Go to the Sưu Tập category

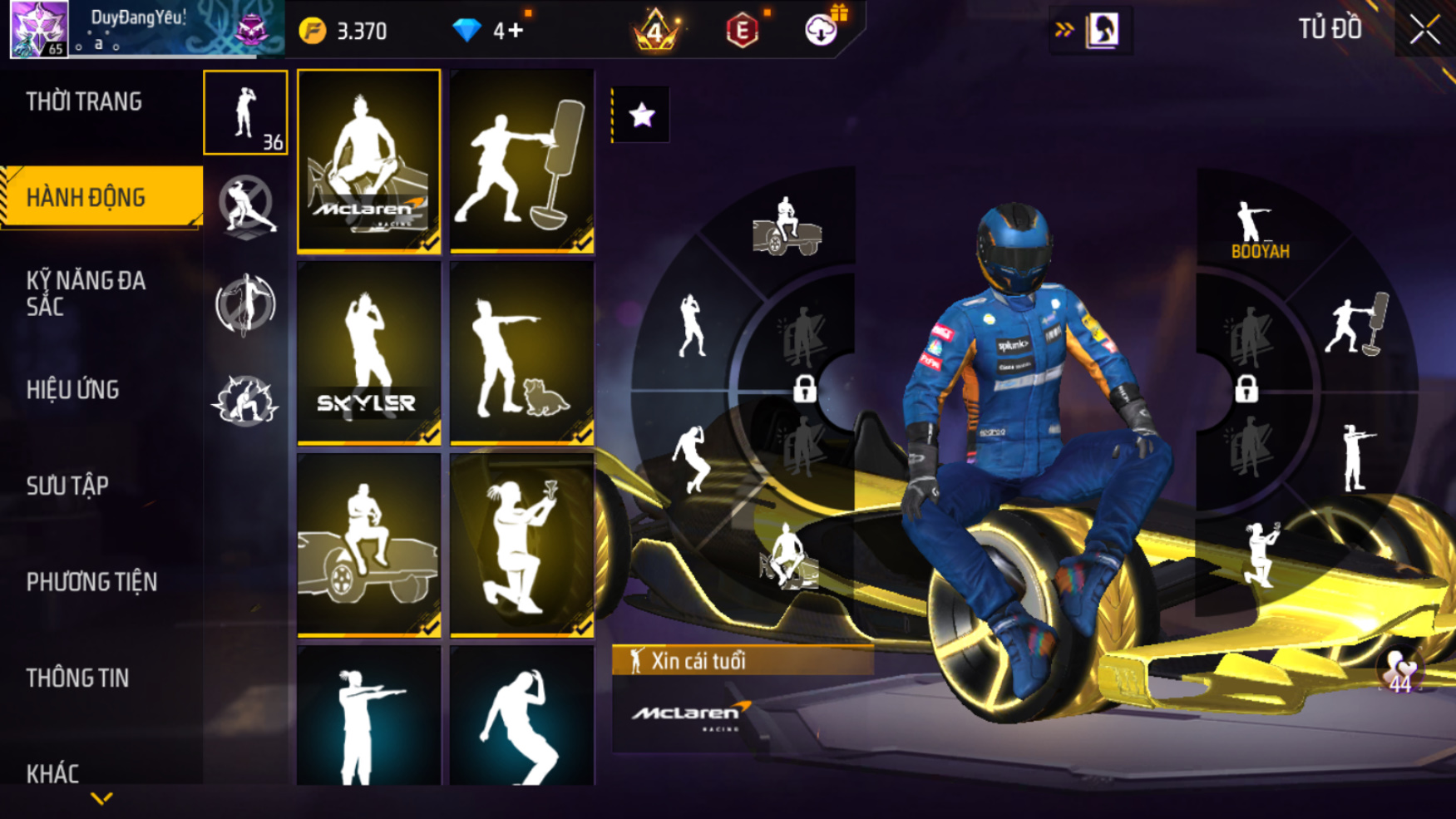pyautogui.click(x=67, y=486)
